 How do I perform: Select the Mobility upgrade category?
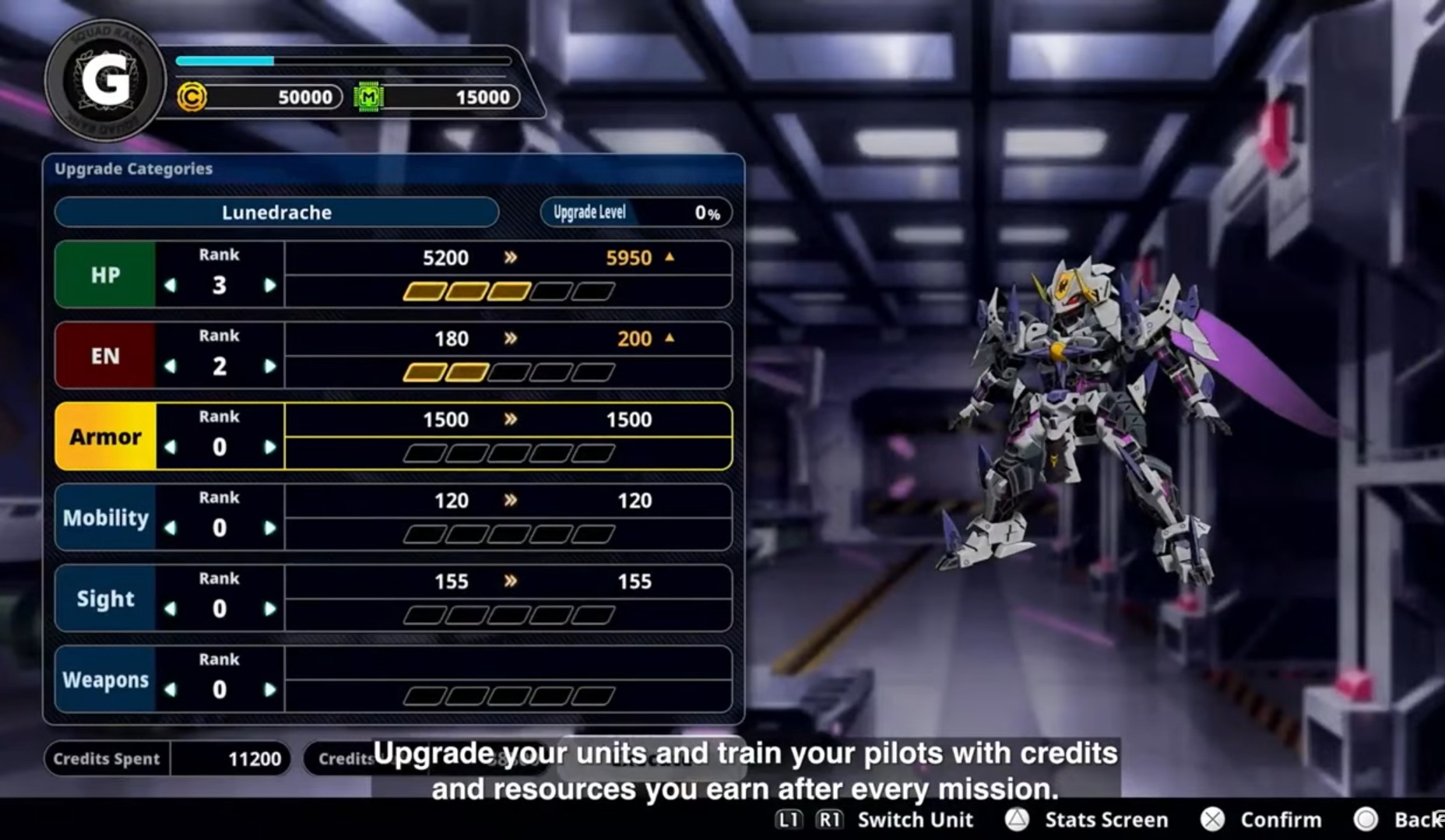(x=105, y=518)
